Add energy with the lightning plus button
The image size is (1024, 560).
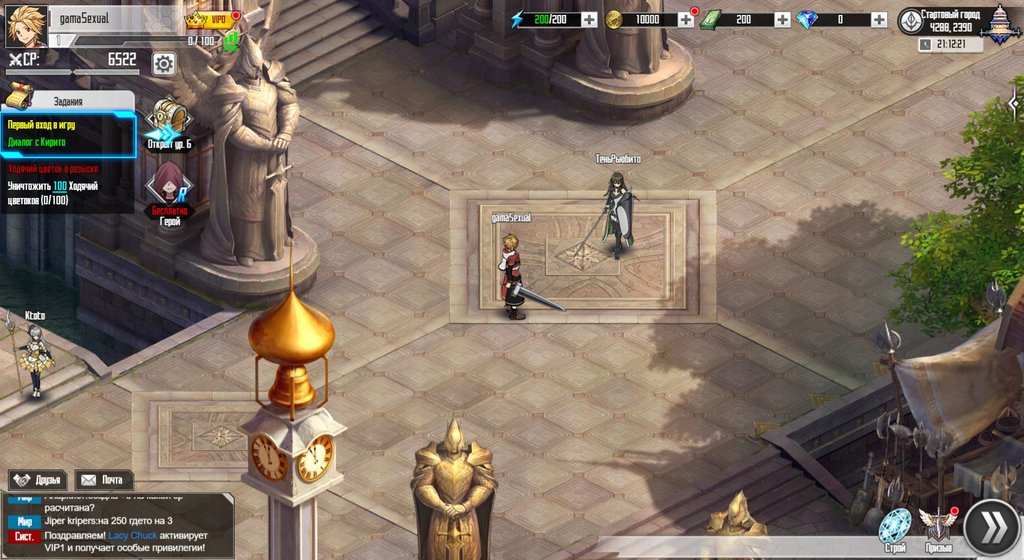(x=589, y=20)
